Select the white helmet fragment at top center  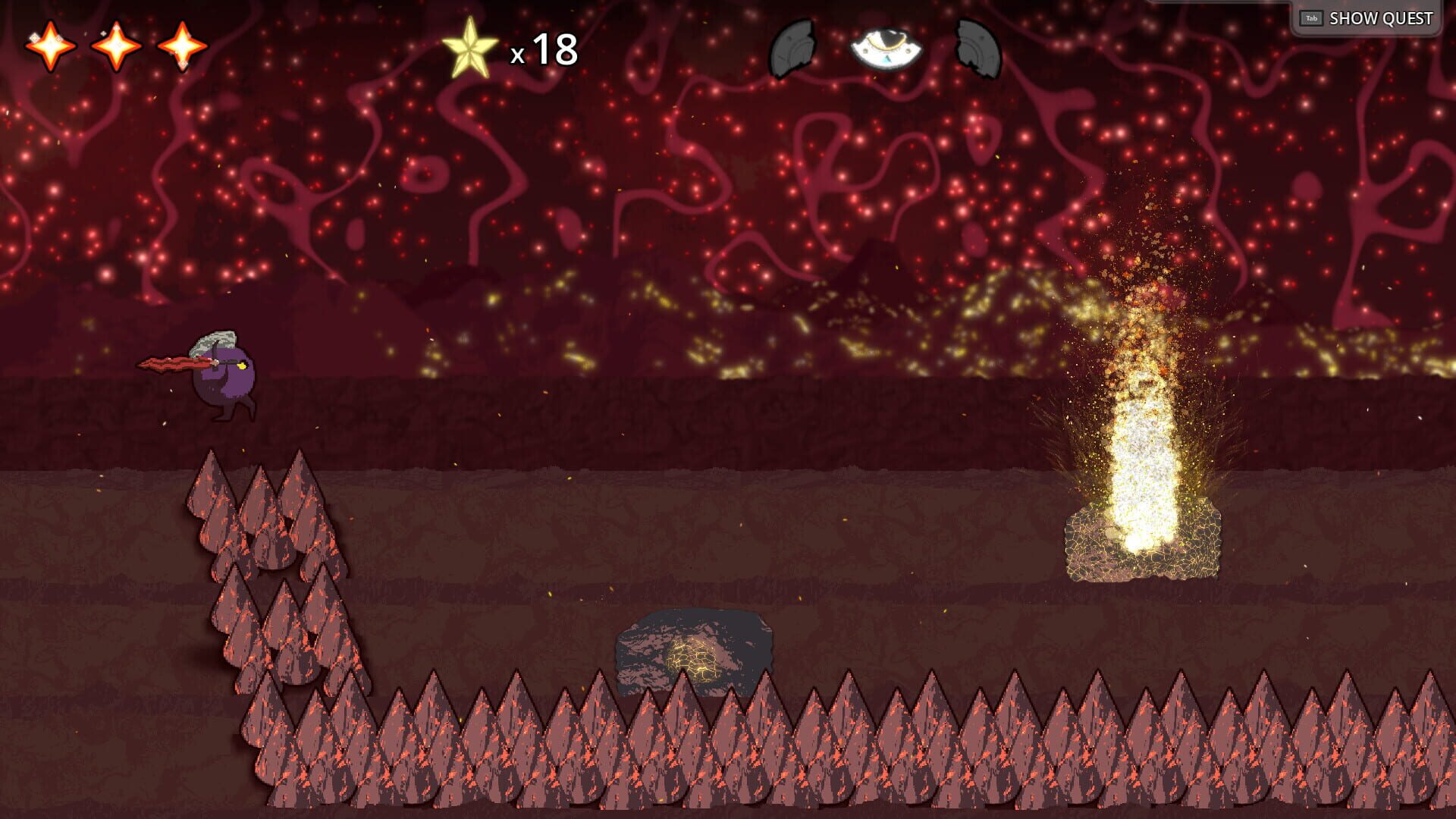tap(886, 48)
